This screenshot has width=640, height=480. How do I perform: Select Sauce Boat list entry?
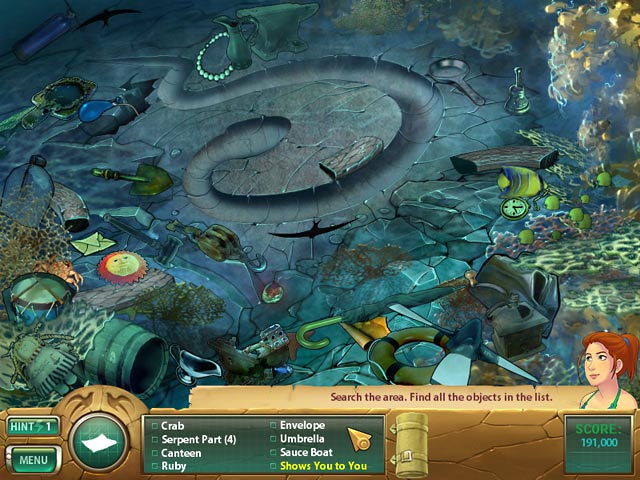coord(306,453)
